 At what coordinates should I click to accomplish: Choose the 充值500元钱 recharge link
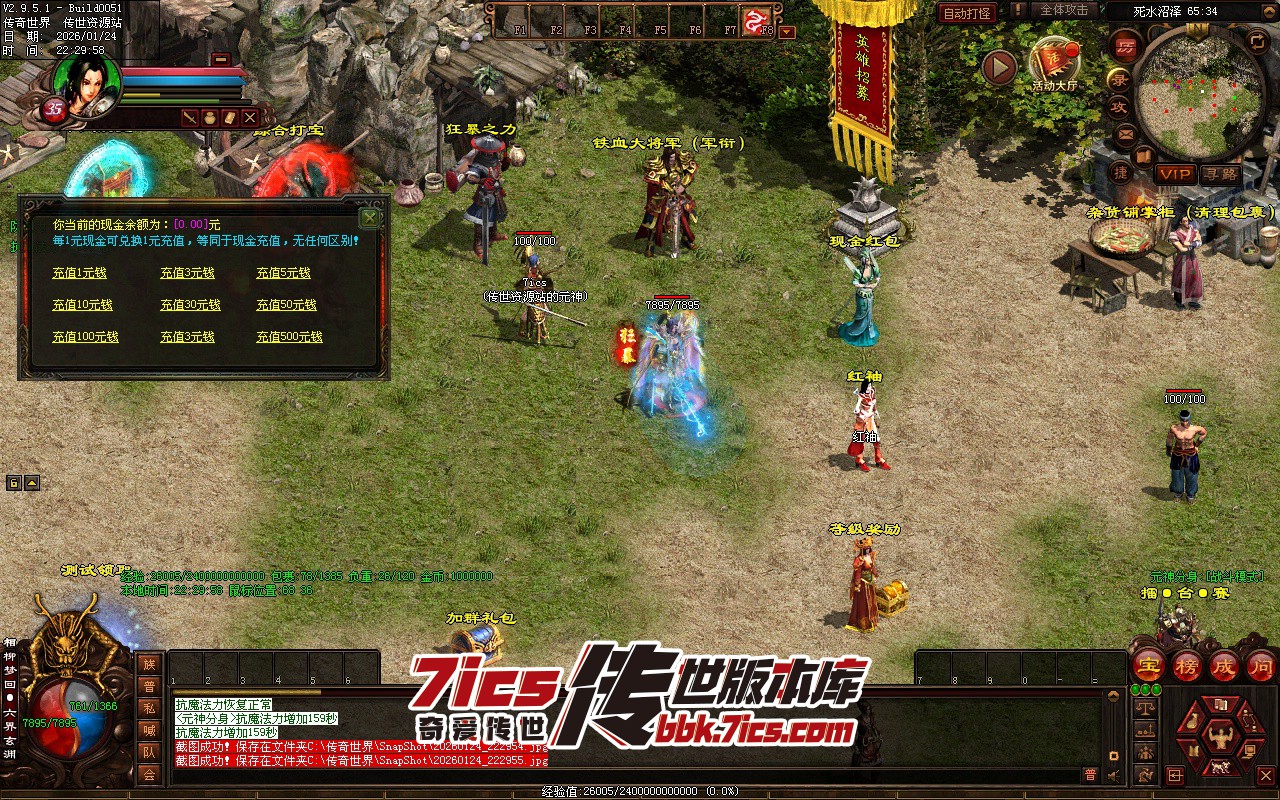coord(289,337)
